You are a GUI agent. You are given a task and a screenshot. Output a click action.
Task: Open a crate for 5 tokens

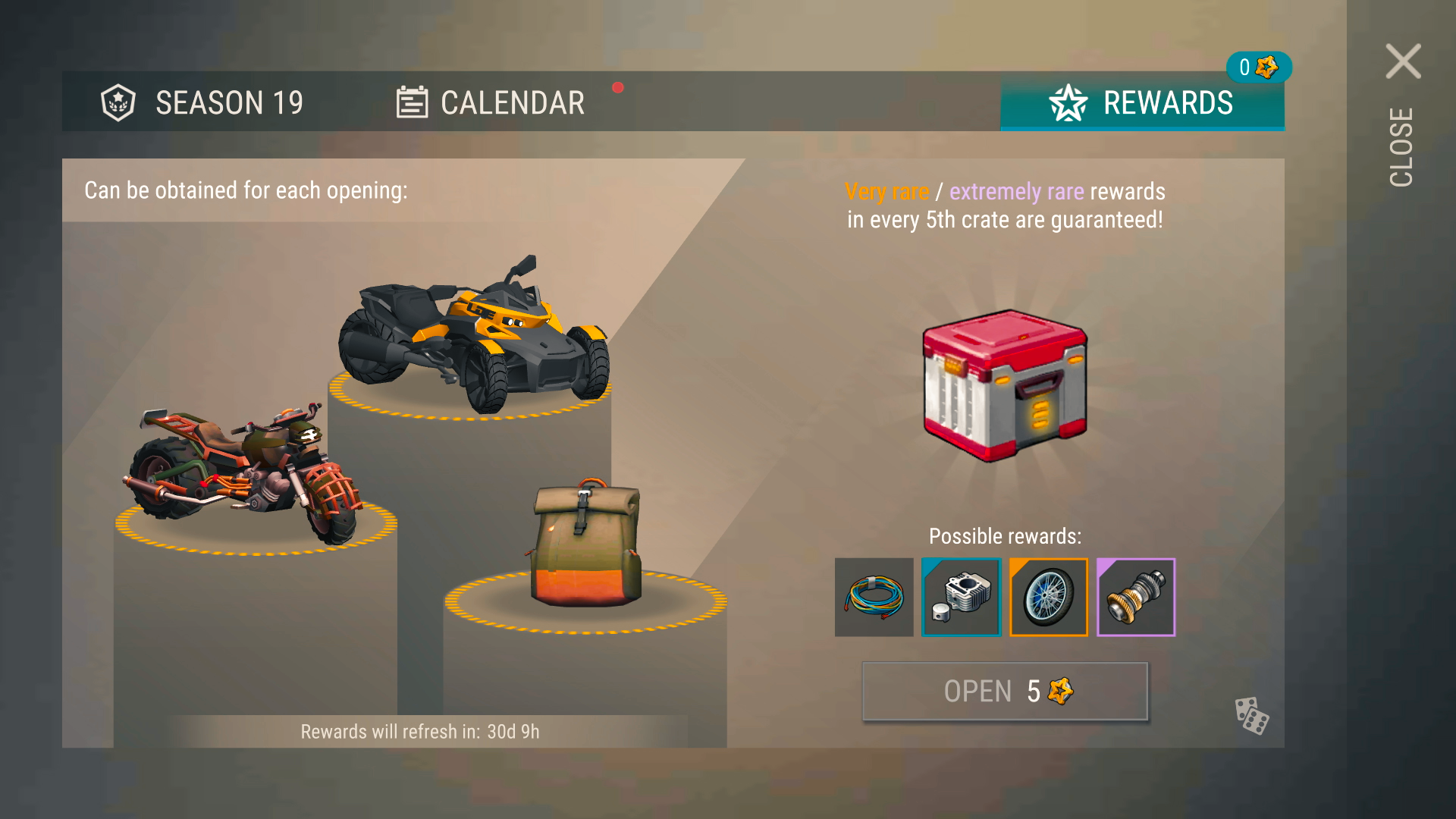(x=1005, y=691)
